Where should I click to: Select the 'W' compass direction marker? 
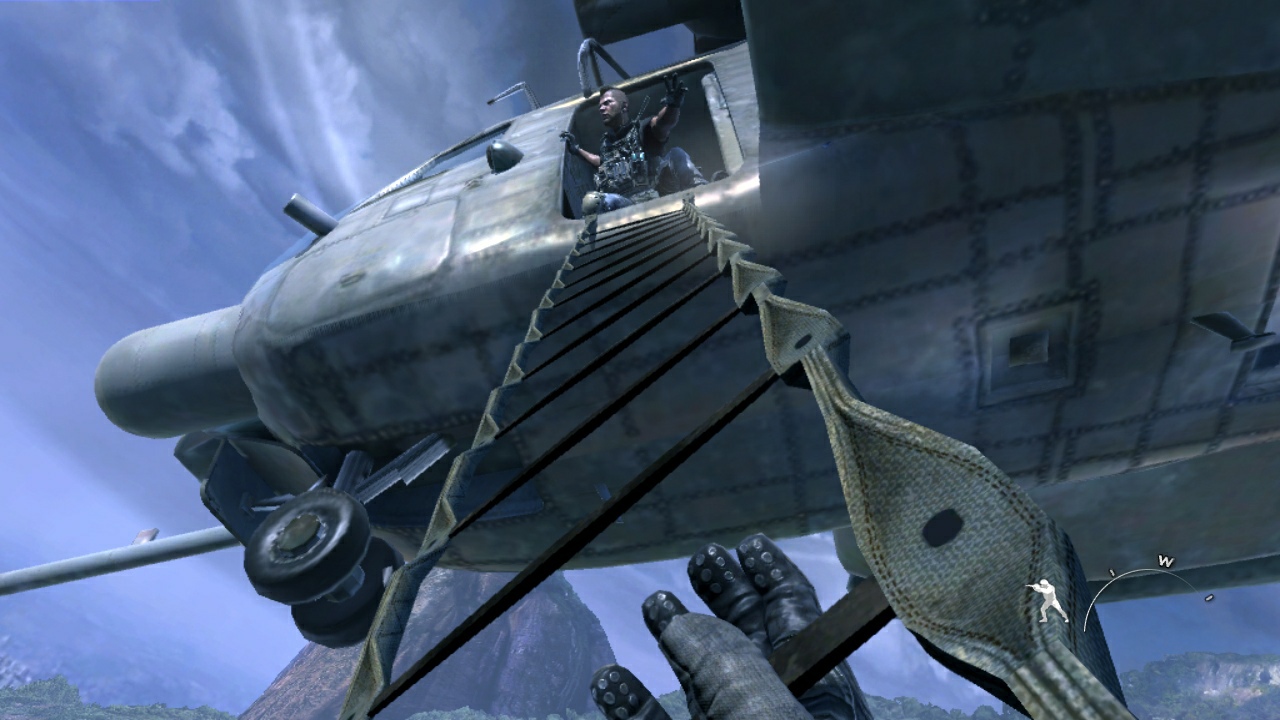[x=1165, y=560]
